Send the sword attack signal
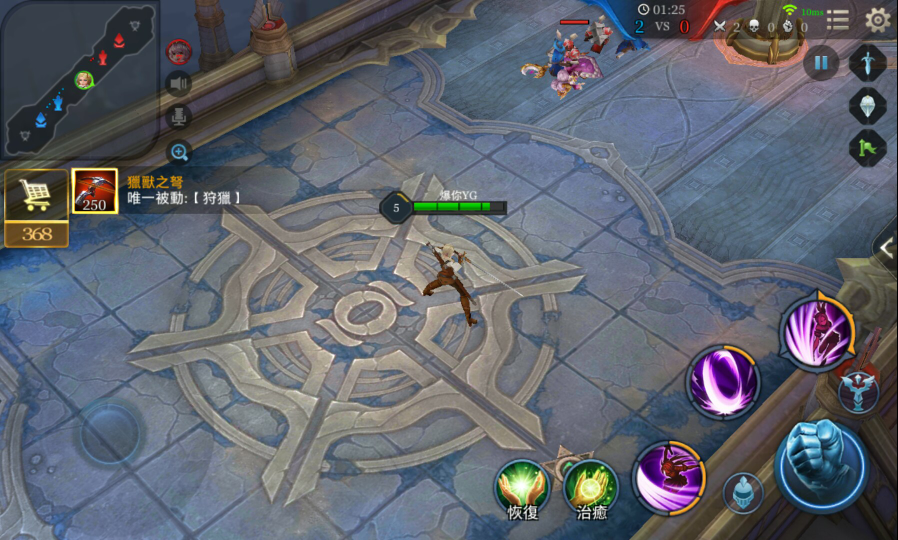Screen dimensions: 898x540 867,63
